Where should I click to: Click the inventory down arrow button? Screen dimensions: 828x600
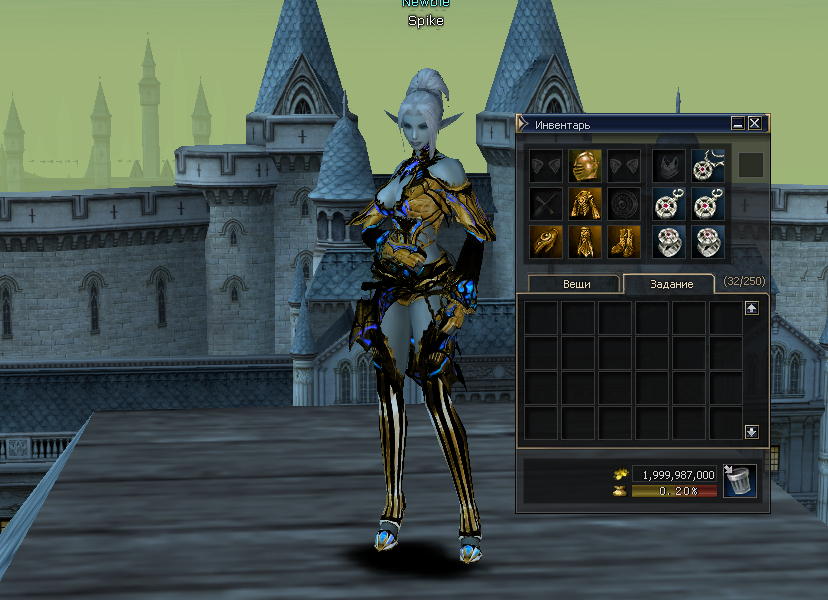point(752,432)
